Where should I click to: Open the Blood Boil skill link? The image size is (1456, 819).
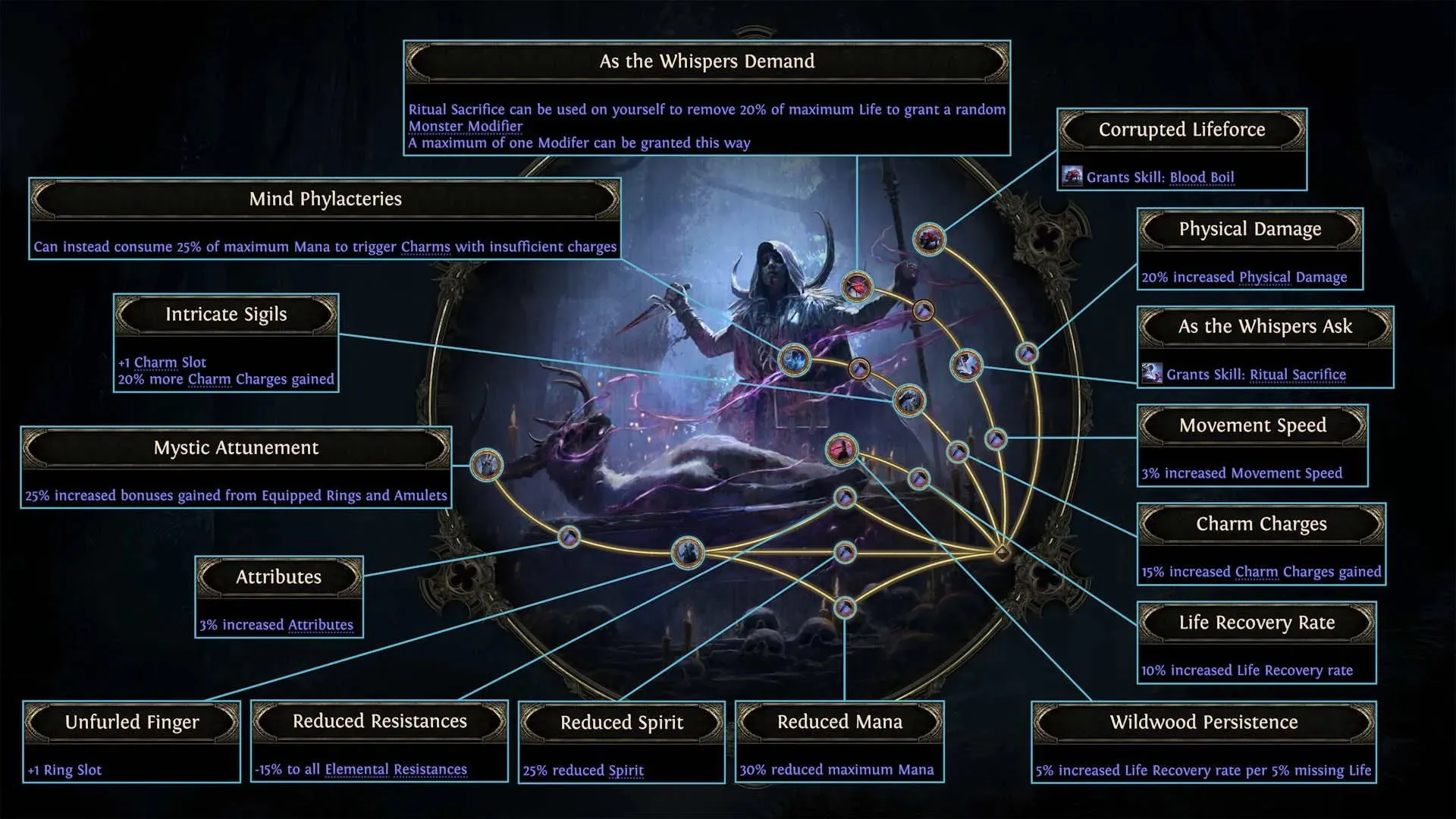(x=1202, y=177)
